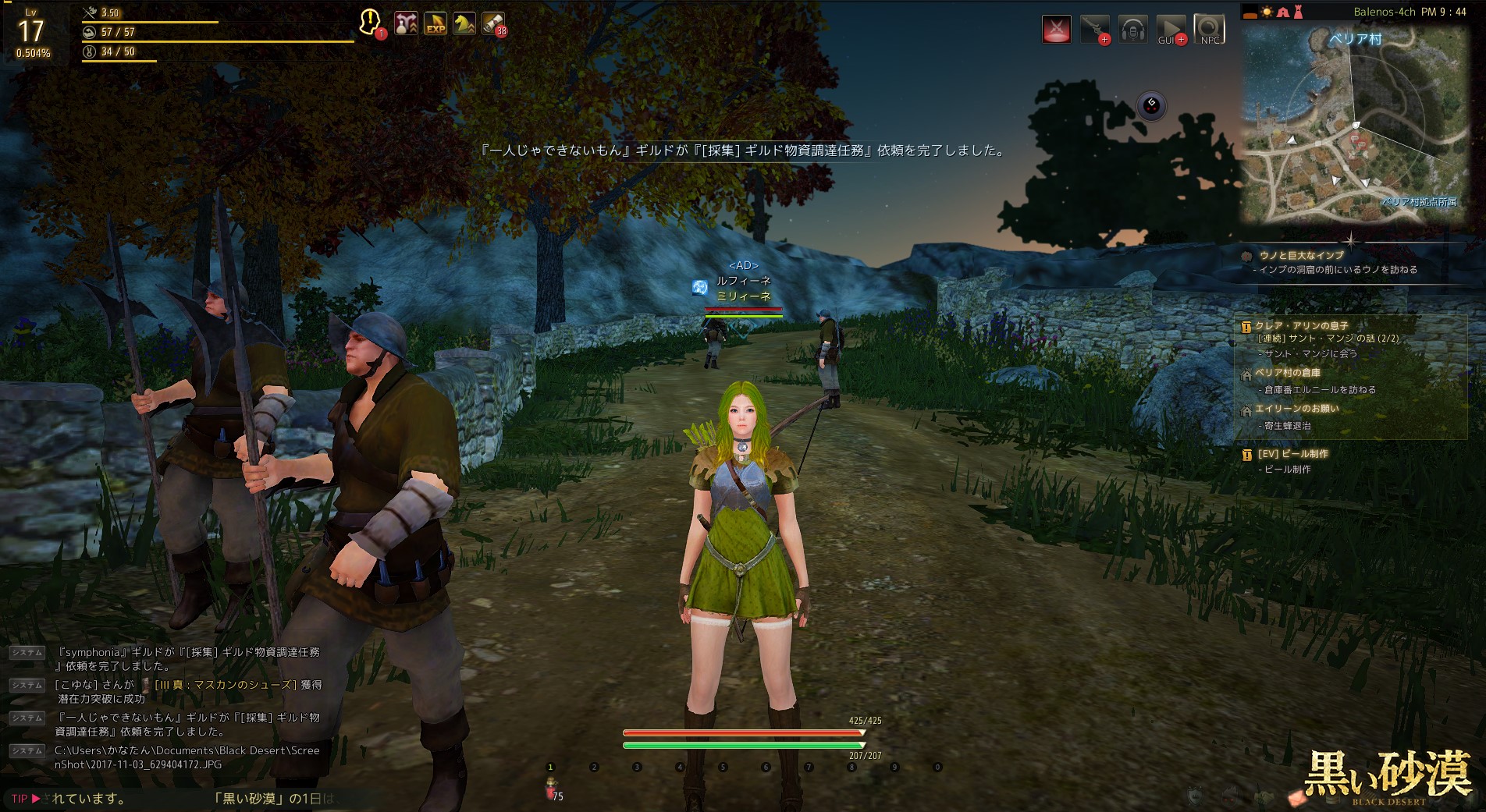Viewport: 1486px width, 812px height.
Task: Select the クレア・アリンの息子 quest entry
Action: (1301, 325)
